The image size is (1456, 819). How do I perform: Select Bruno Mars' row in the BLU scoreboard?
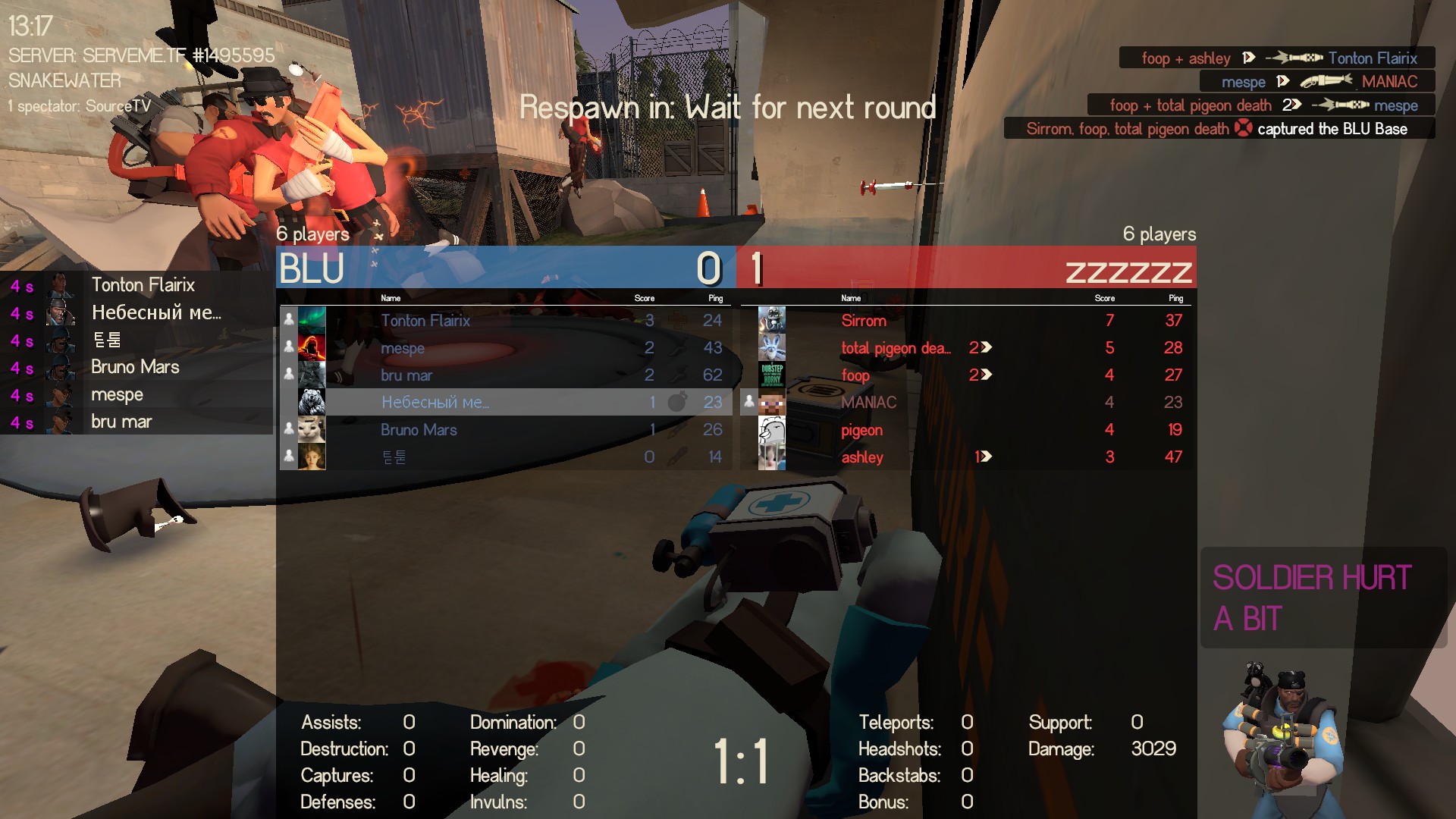pos(505,429)
